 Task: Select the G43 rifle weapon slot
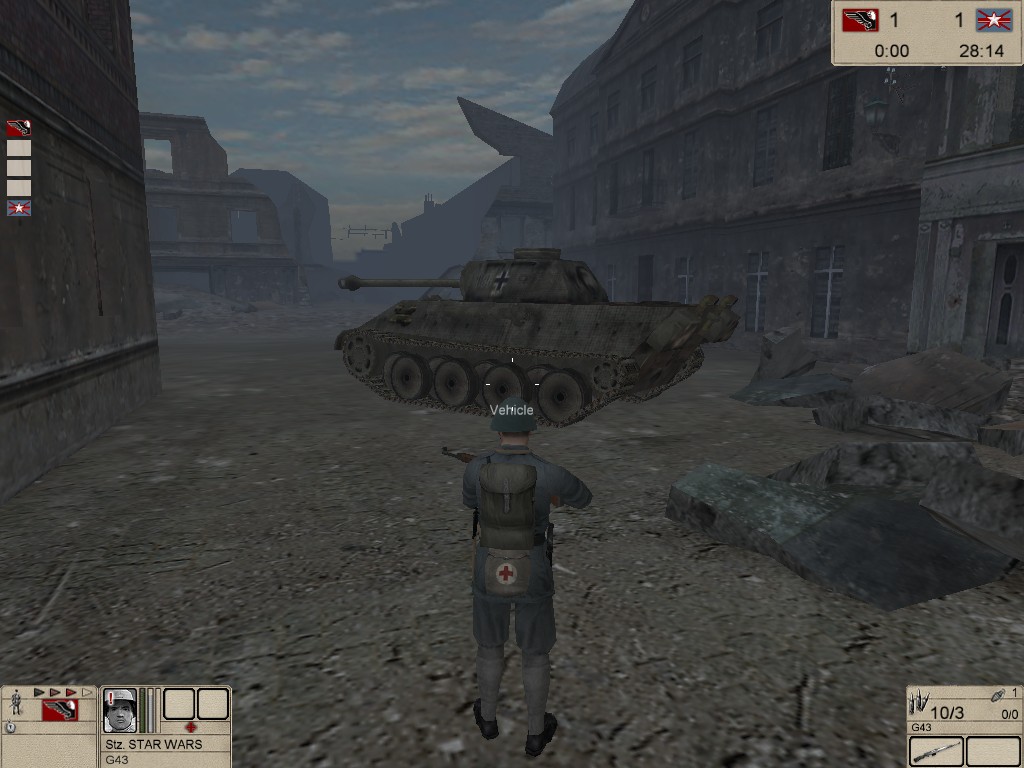(937, 751)
